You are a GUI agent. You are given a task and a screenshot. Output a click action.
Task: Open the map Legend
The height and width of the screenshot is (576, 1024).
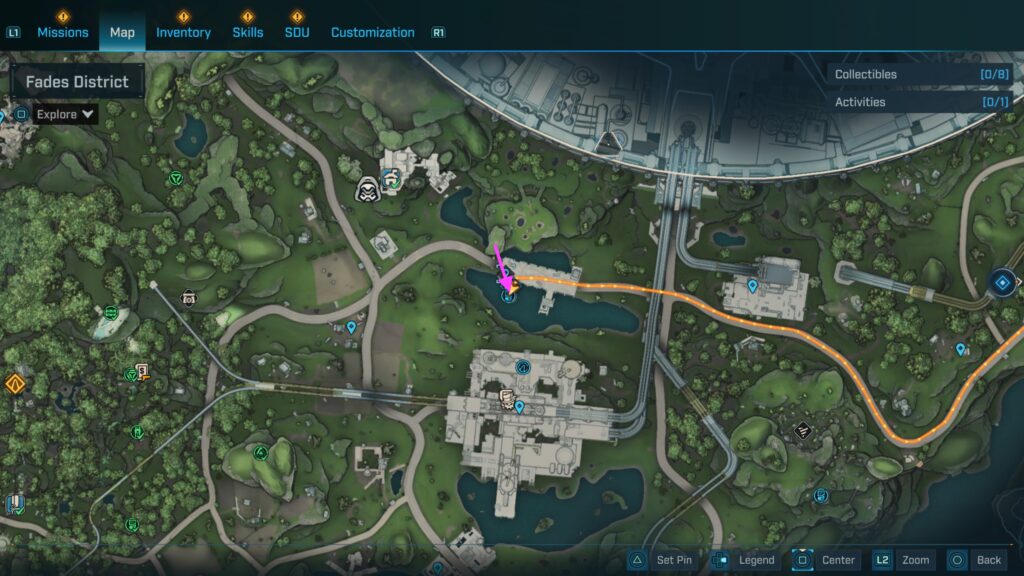[744, 560]
